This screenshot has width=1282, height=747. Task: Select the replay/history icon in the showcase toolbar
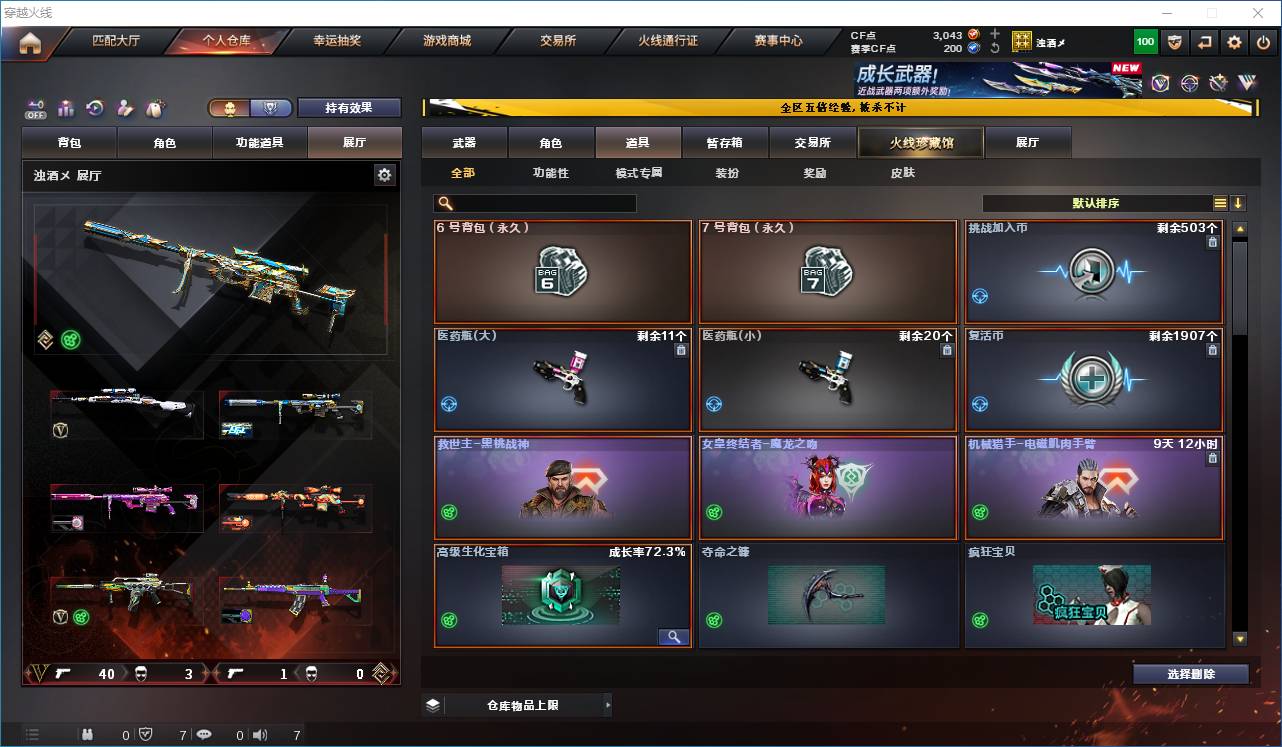point(94,108)
